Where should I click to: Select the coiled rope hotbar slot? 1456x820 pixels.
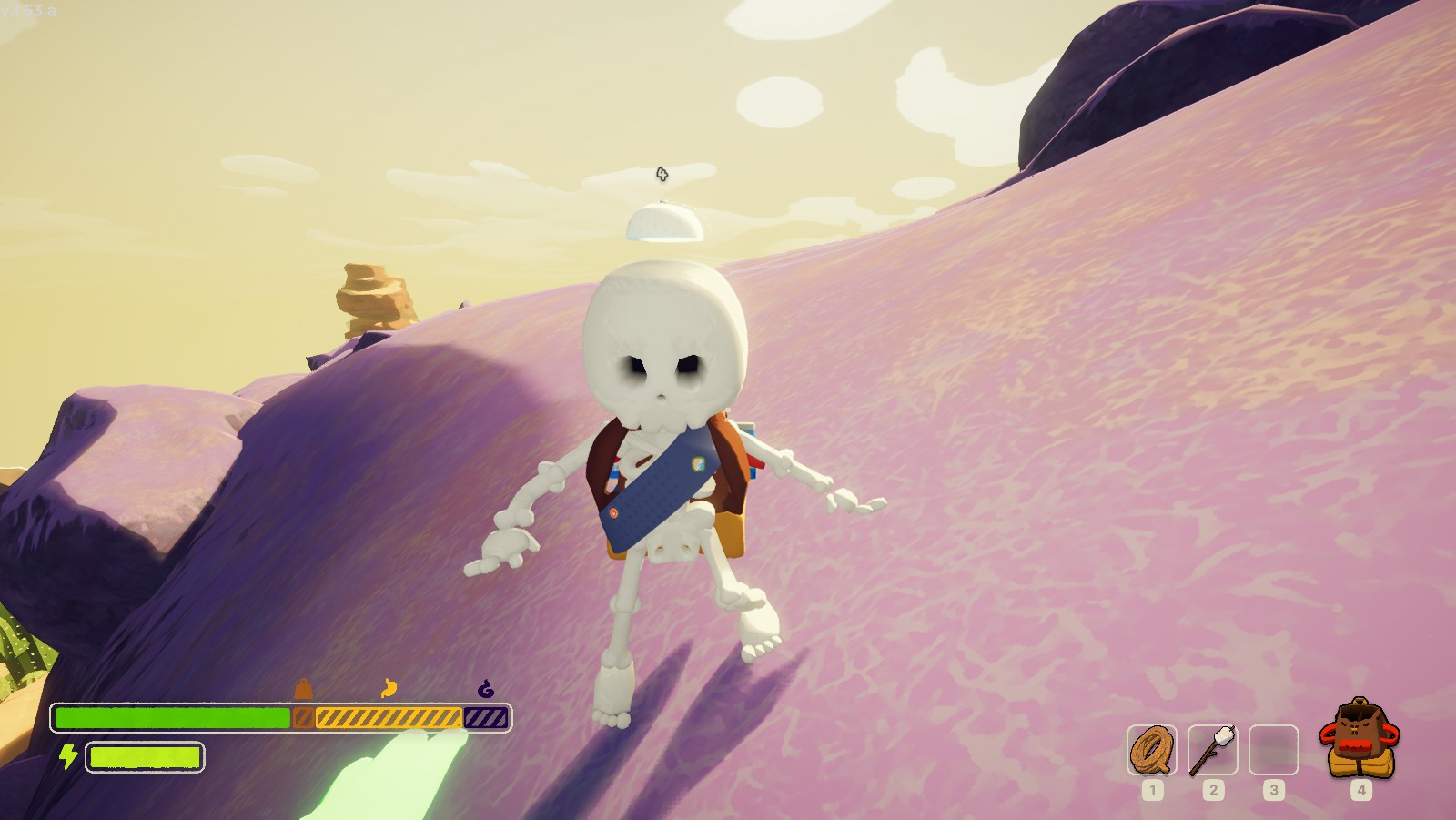click(1151, 750)
